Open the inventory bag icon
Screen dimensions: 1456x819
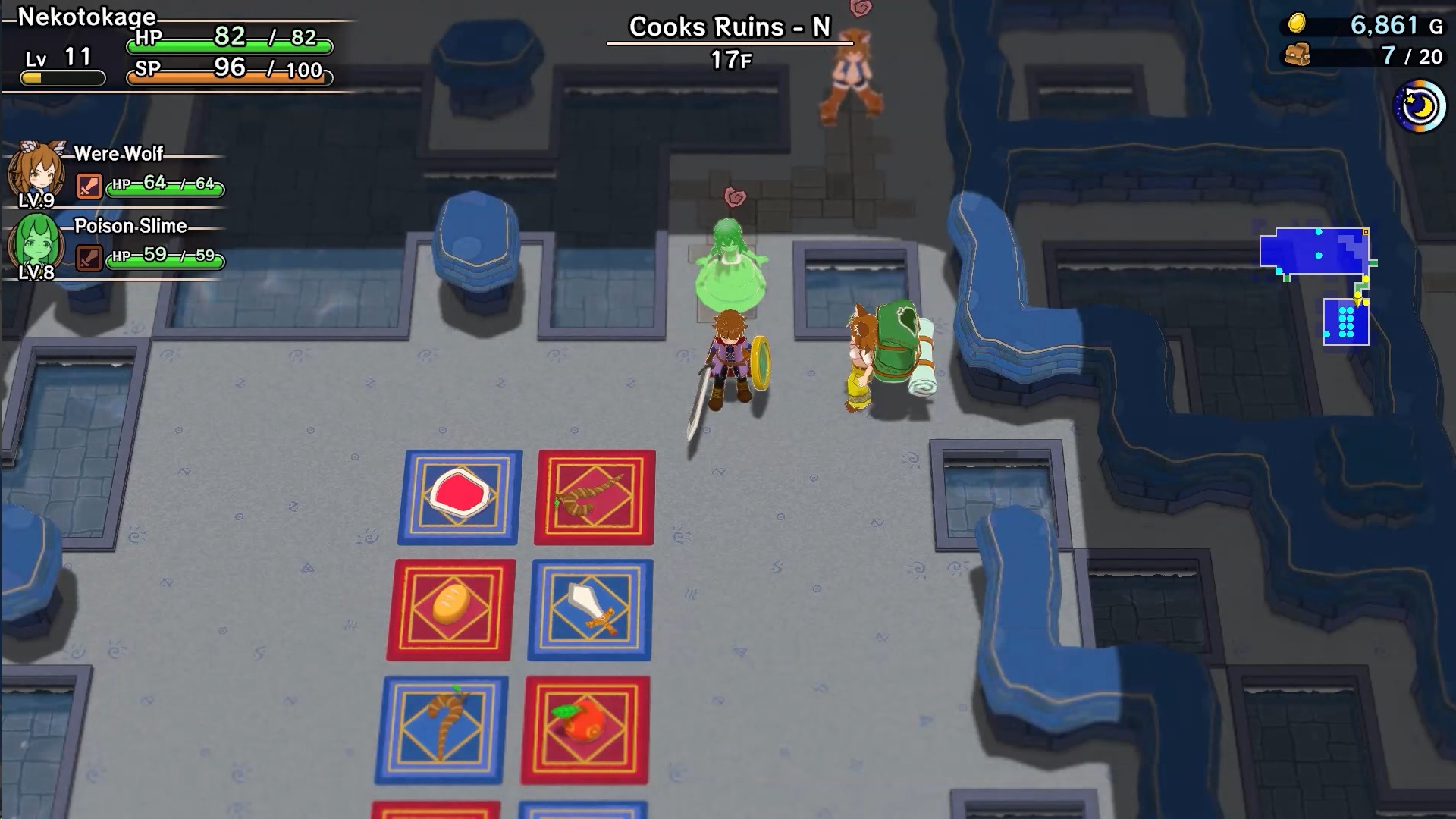click(x=1298, y=55)
